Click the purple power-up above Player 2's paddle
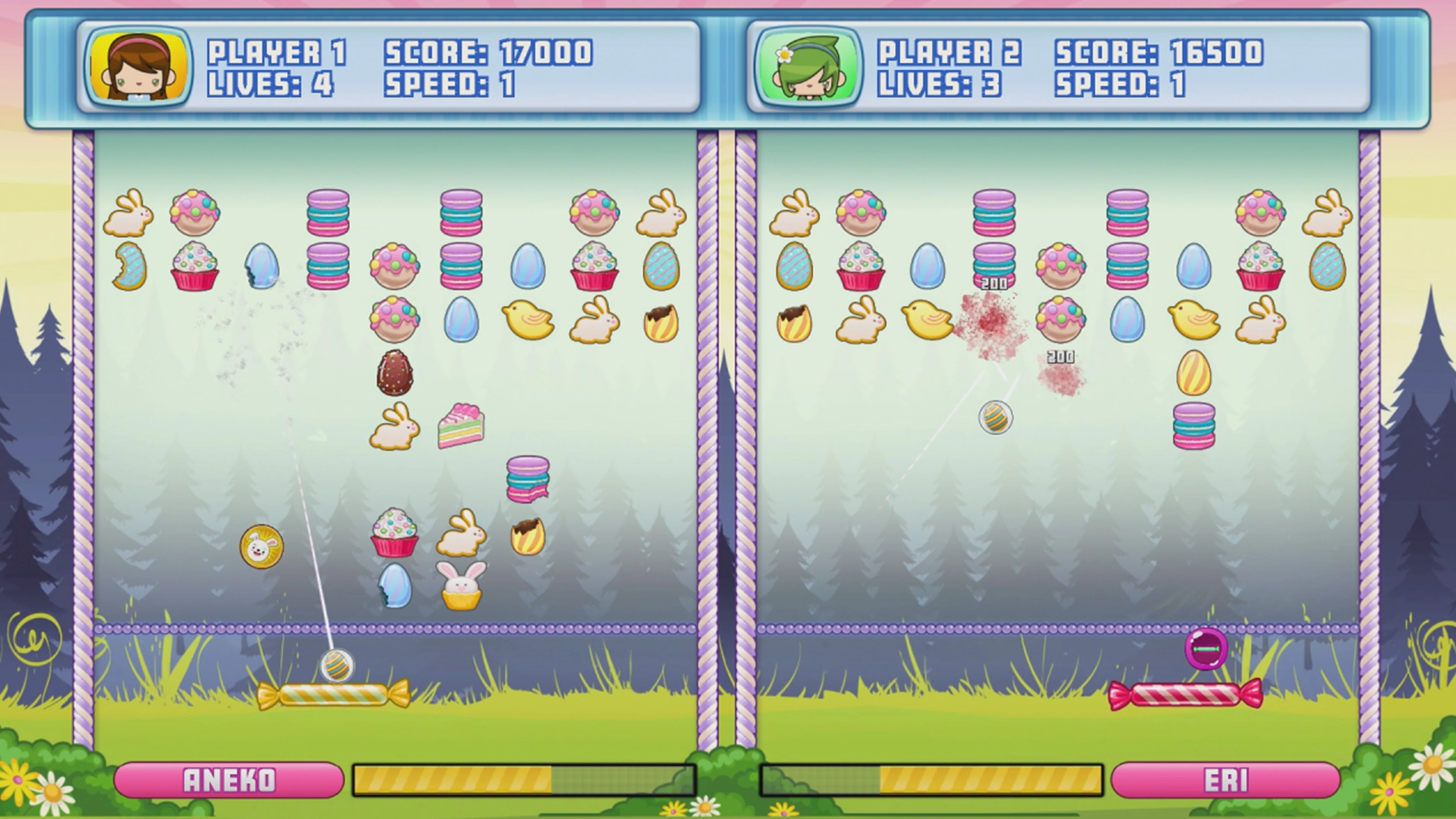 [1206, 649]
